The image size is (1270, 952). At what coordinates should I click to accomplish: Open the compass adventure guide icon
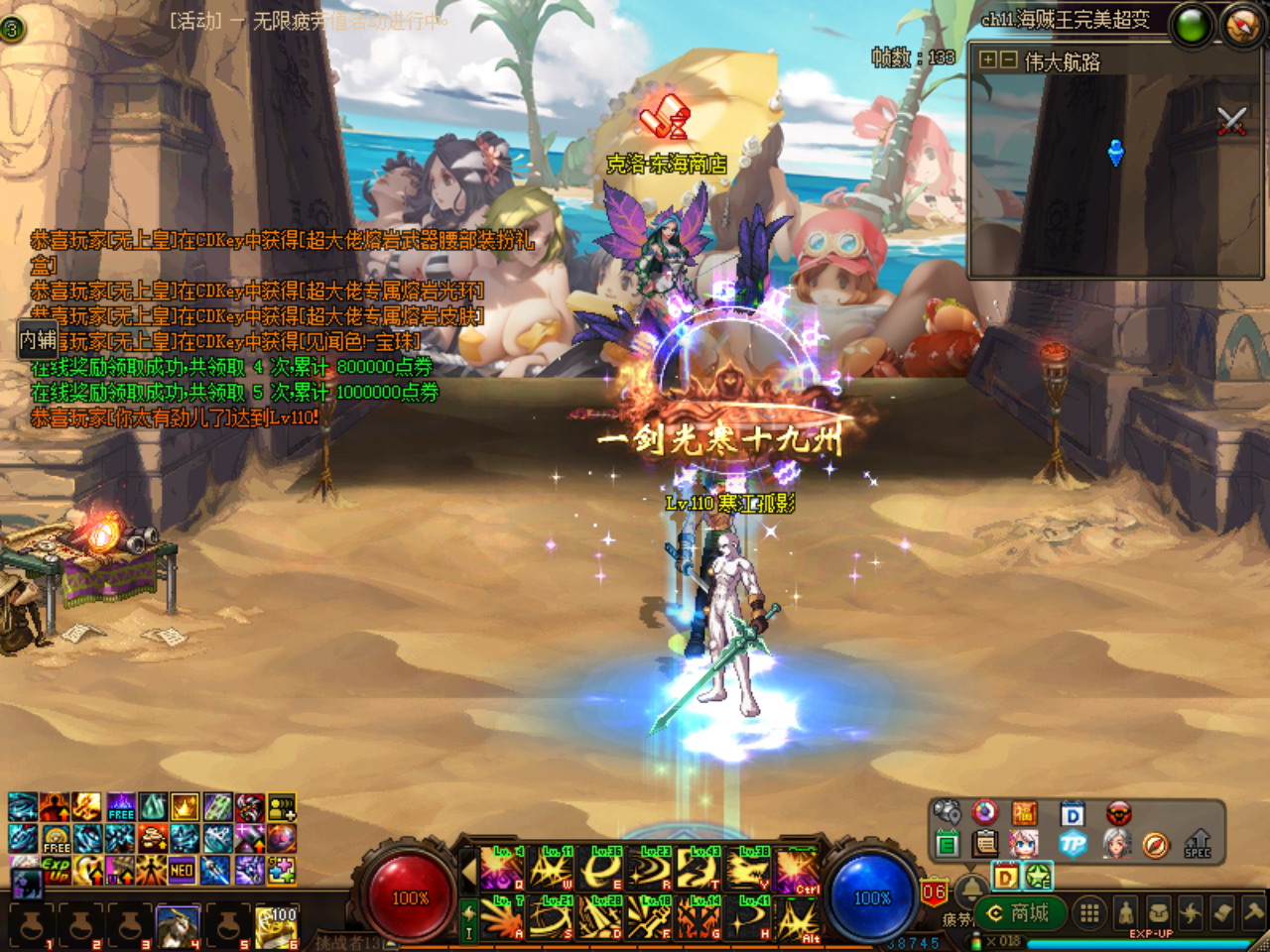(x=1154, y=842)
